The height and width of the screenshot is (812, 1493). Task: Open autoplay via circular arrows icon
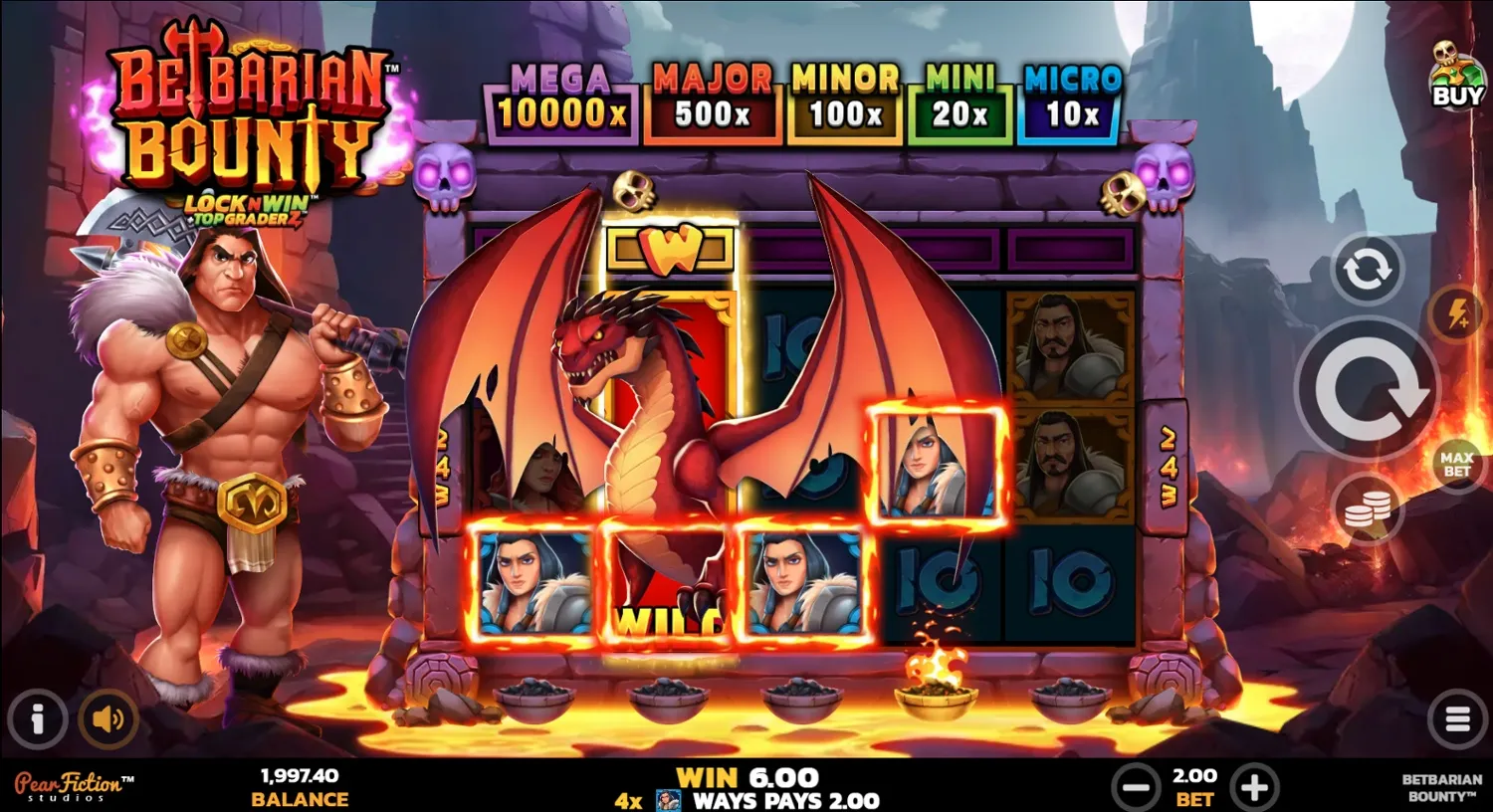coord(1366,267)
